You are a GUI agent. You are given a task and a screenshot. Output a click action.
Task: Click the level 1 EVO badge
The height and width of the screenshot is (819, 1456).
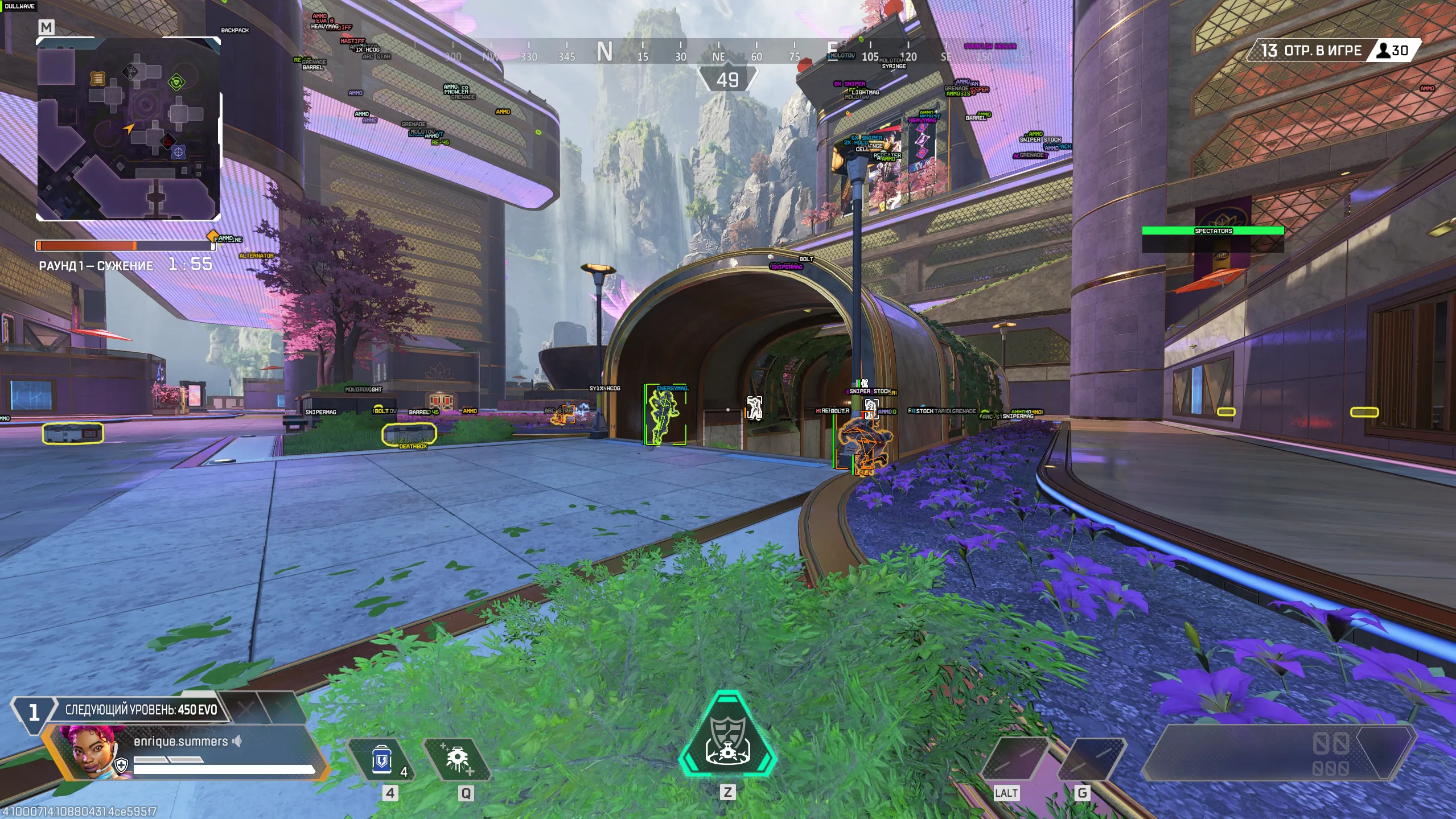pyautogui.click(x=34, y=711)
